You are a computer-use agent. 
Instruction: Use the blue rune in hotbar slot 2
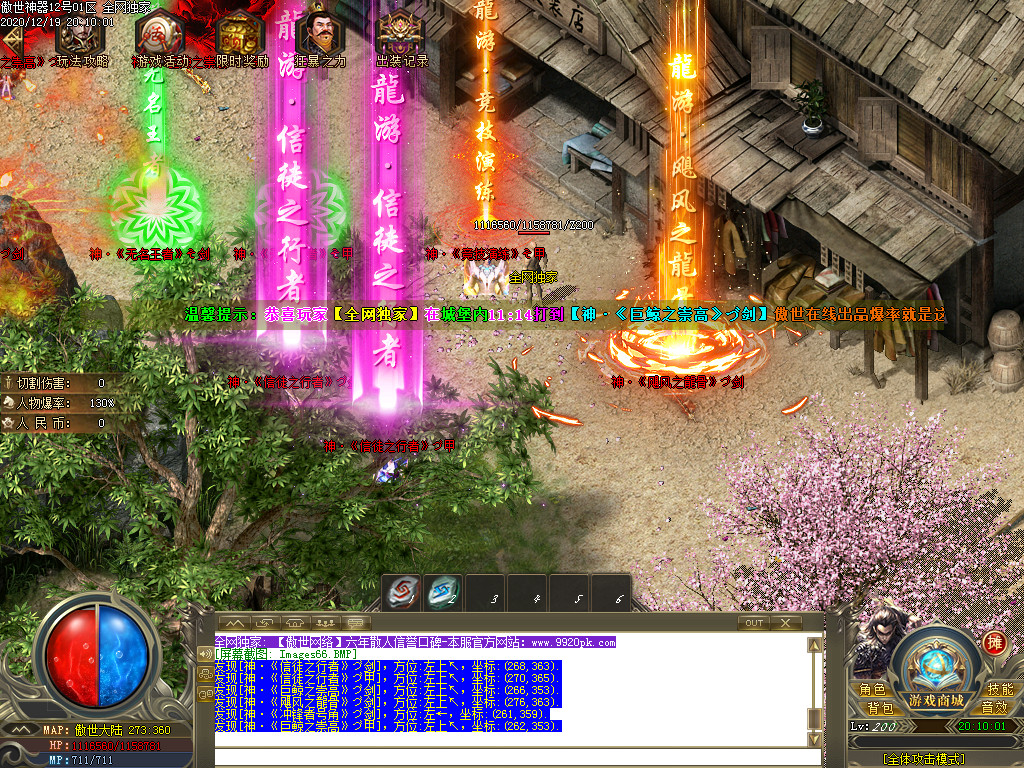pos(443,593)
